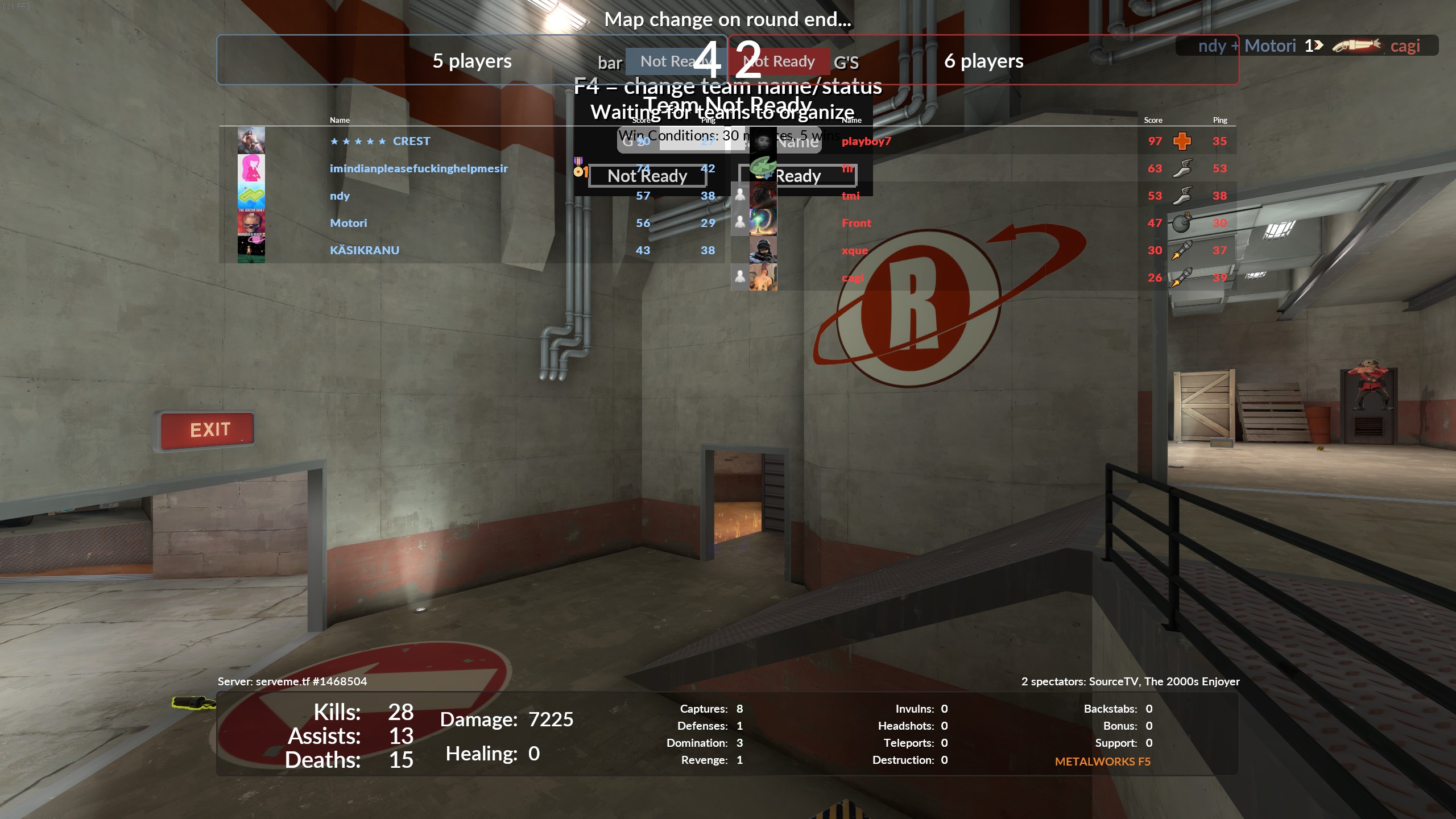The image size is (1456, 819).
Task: Open Motori's skull avatar
Action: point(251,222)
